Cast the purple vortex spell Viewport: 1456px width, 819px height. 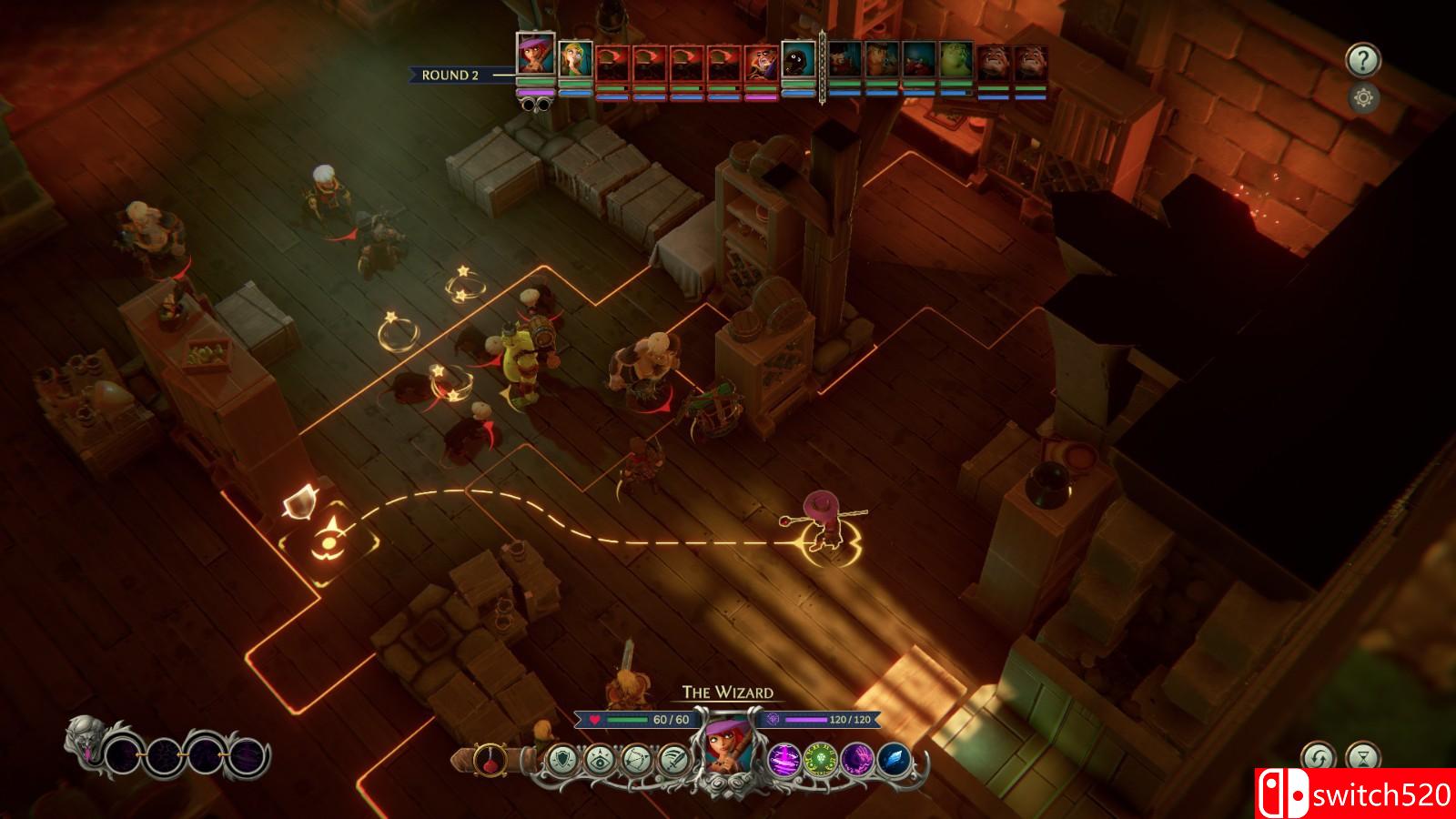pyautogui.click(x=784, y=758)
